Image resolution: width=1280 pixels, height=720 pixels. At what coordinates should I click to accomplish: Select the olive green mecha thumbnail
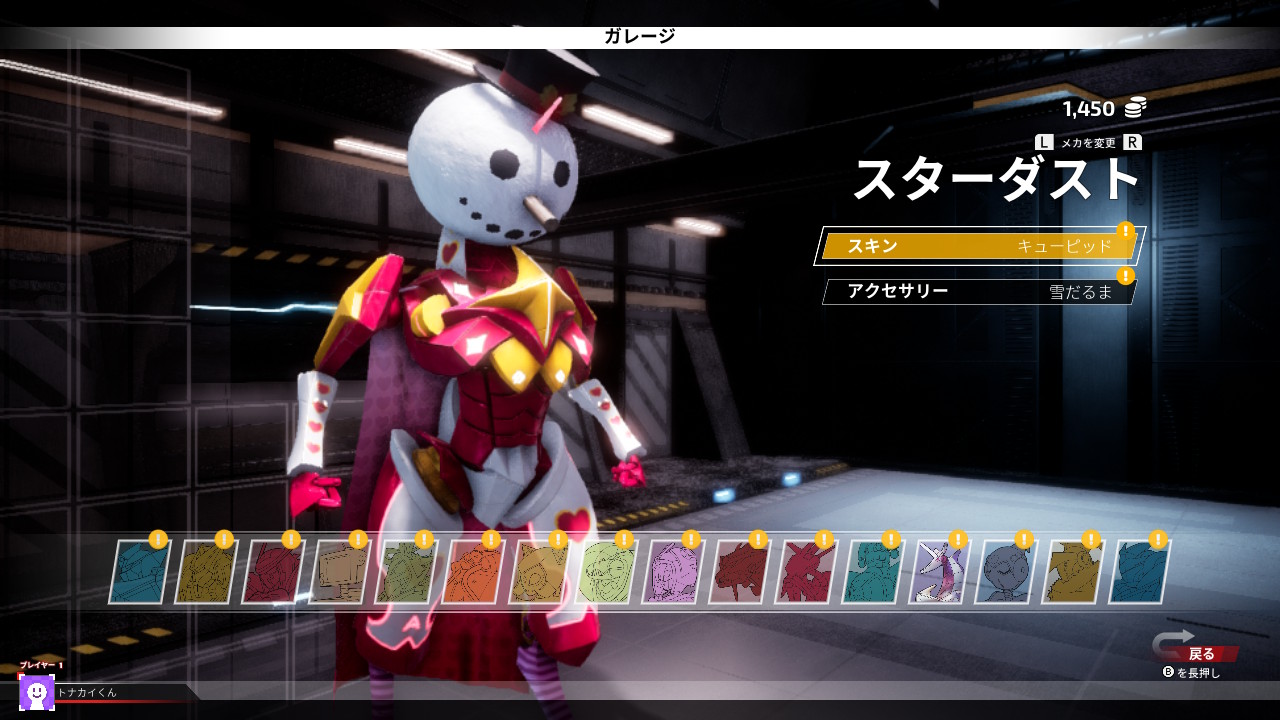405,573
